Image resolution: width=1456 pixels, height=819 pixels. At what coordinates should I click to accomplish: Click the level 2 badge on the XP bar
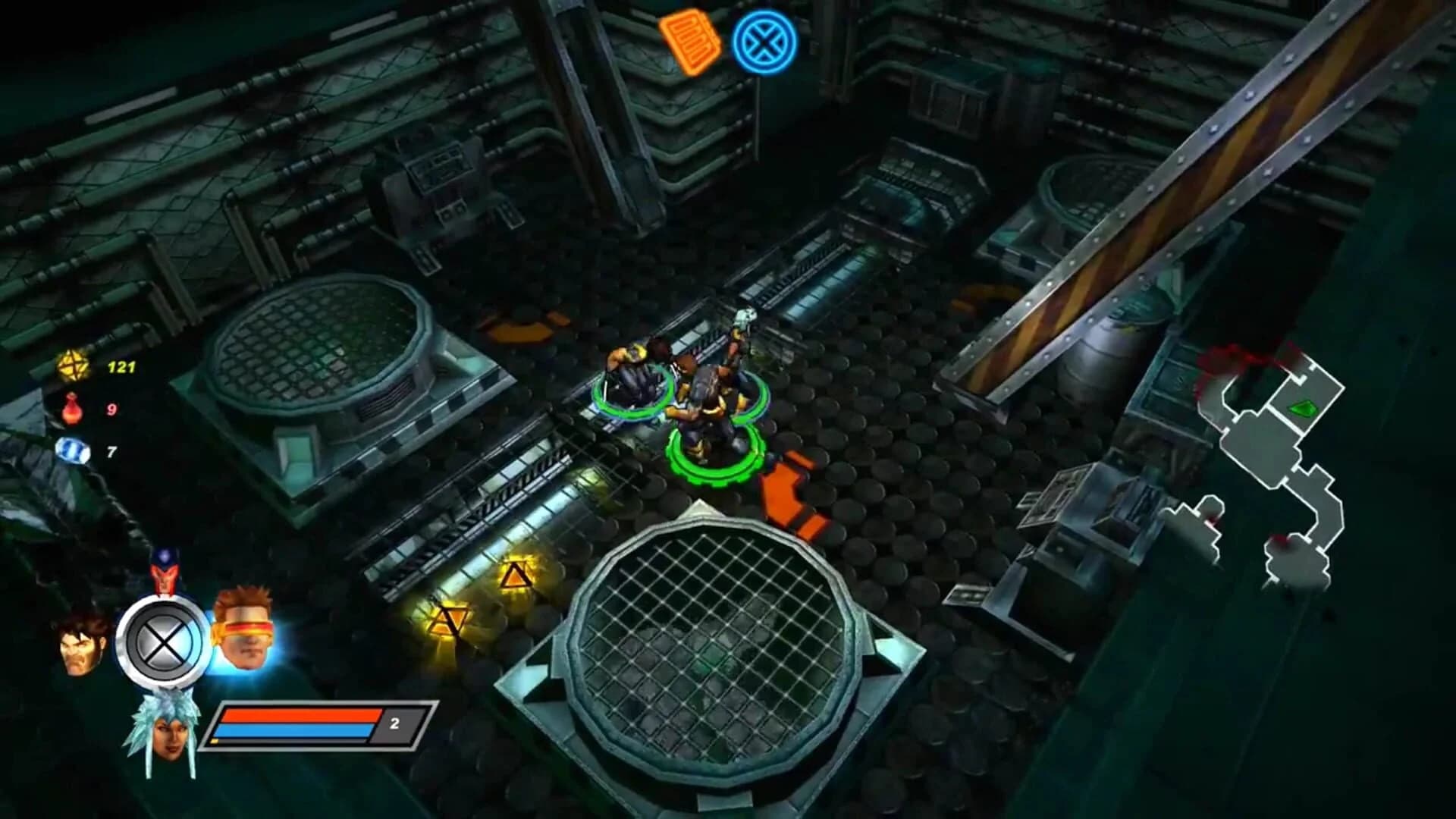coord(394,724)
